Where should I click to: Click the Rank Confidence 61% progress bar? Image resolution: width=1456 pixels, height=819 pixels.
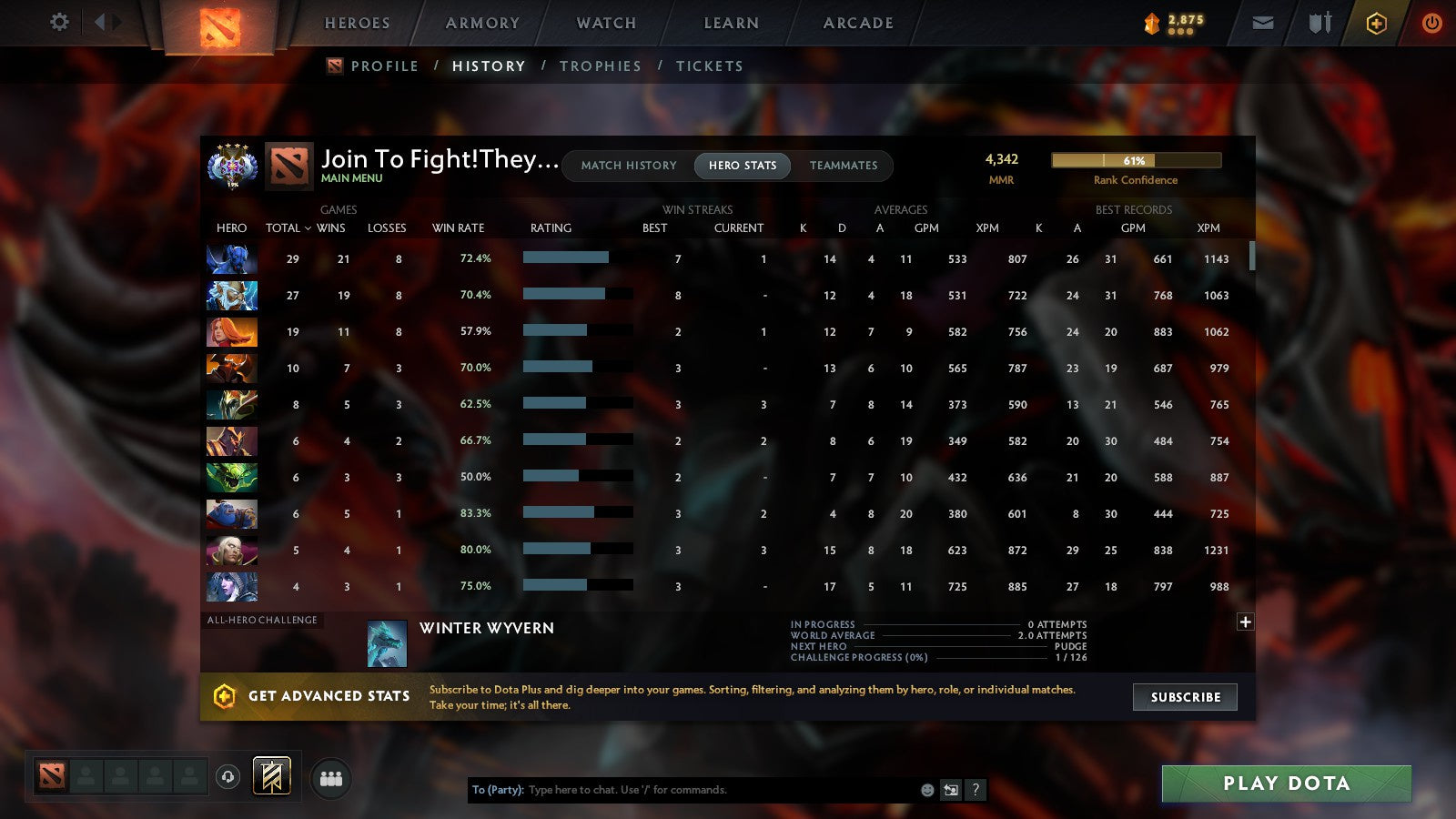1137,158
